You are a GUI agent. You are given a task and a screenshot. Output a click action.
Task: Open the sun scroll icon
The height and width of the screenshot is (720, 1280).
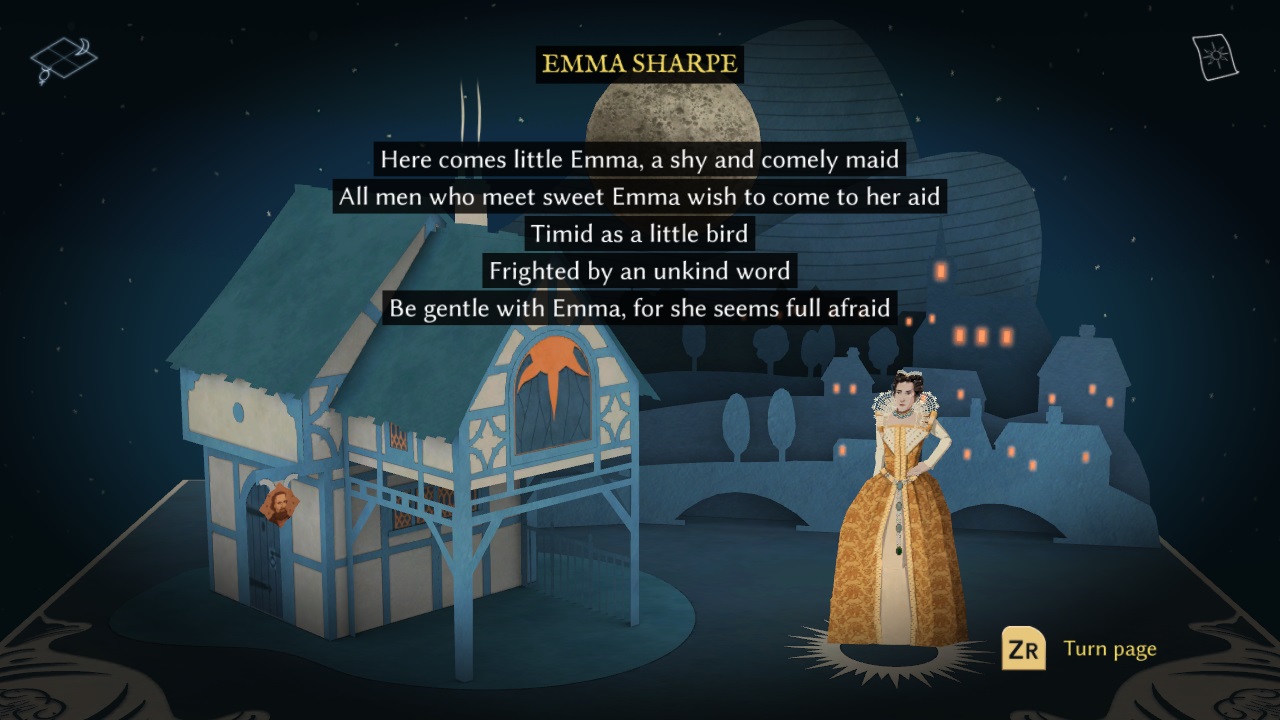[x=1216, y=55]
